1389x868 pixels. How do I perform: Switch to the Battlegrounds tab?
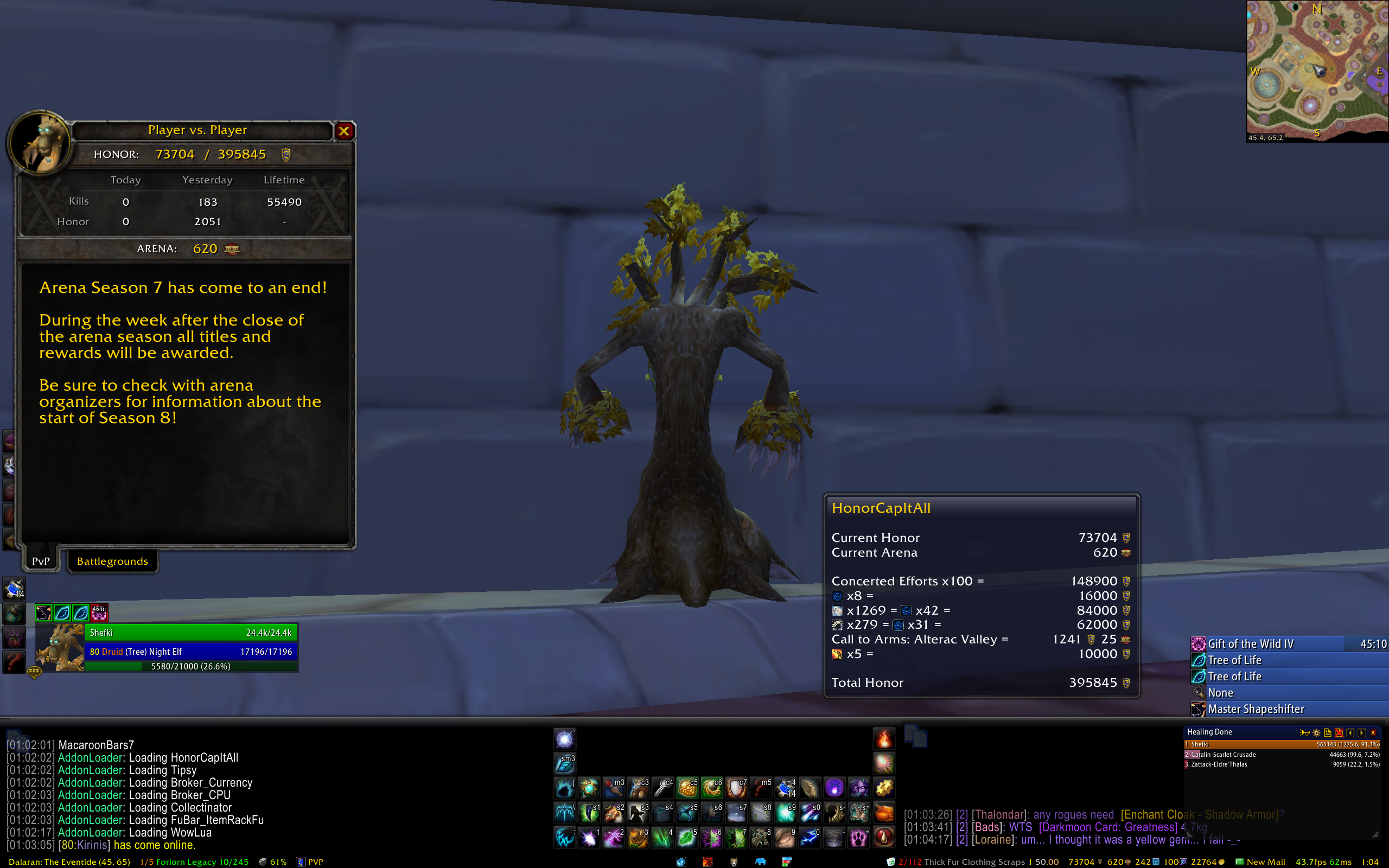coord(112,561)
